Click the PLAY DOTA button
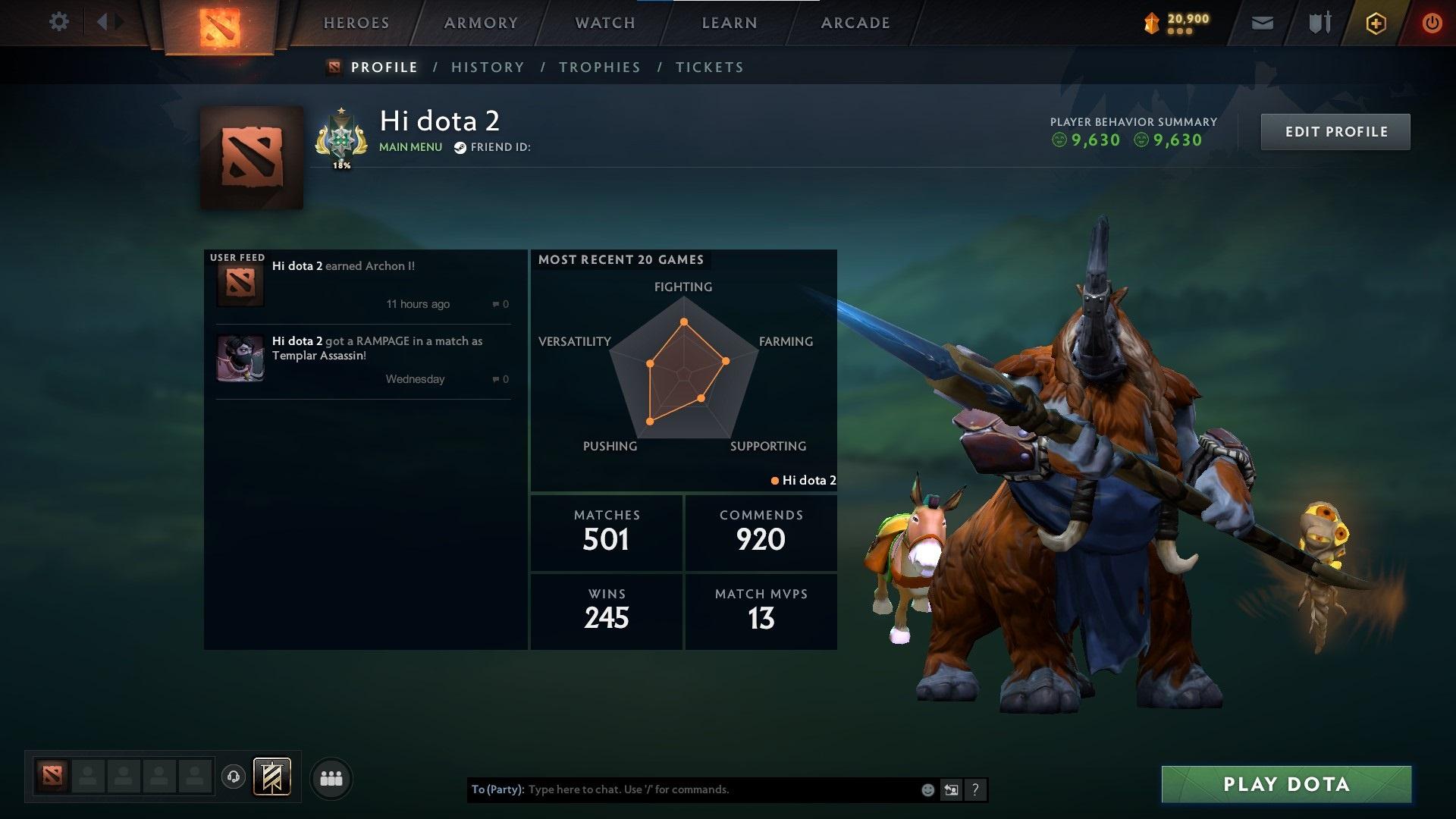The image size is (1456, 819). coord(1285,784)
